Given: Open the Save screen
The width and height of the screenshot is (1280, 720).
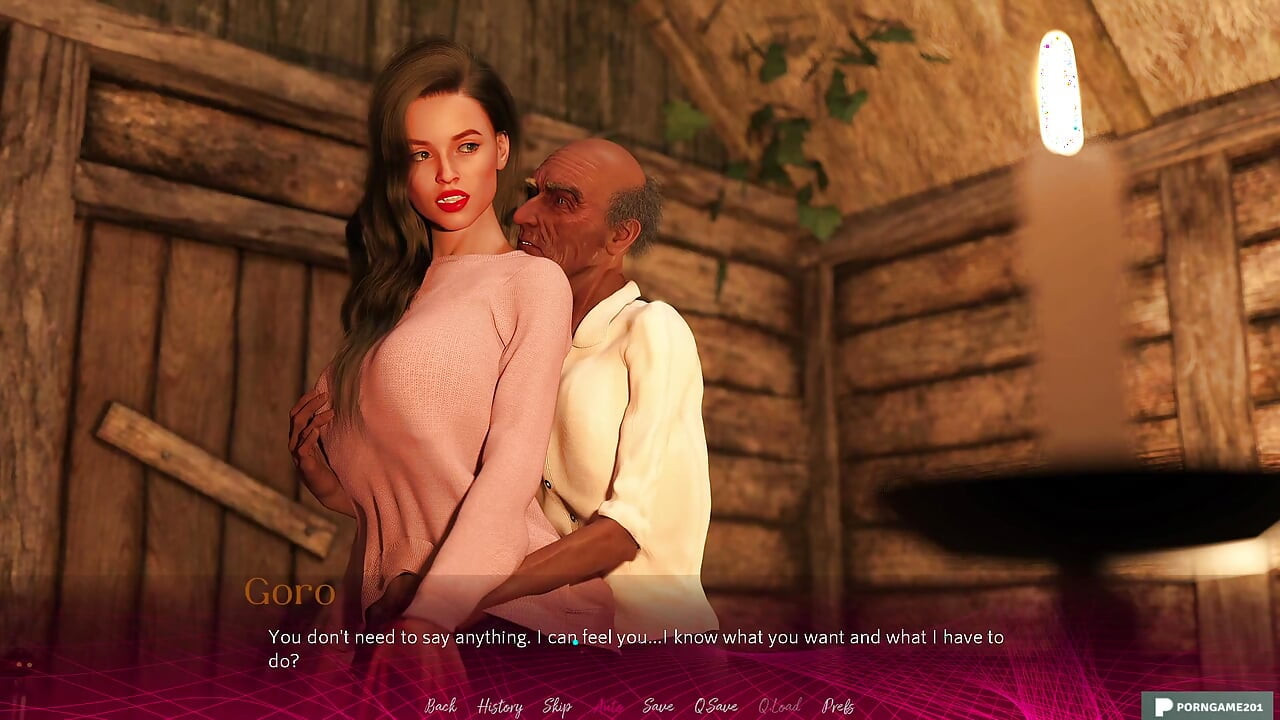Looking at the screenshot, I should pos(656,707).
